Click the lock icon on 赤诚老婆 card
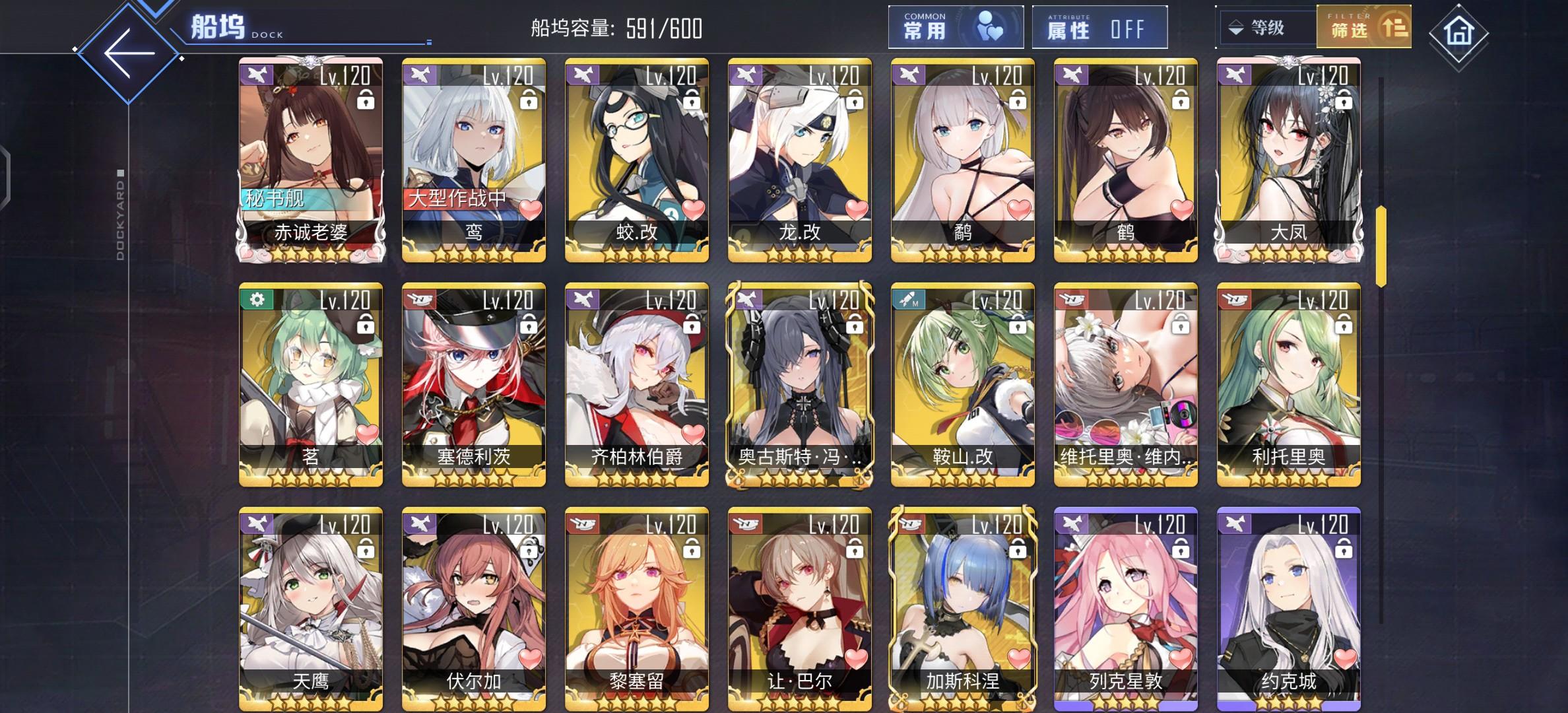 (x=367, y=99)
